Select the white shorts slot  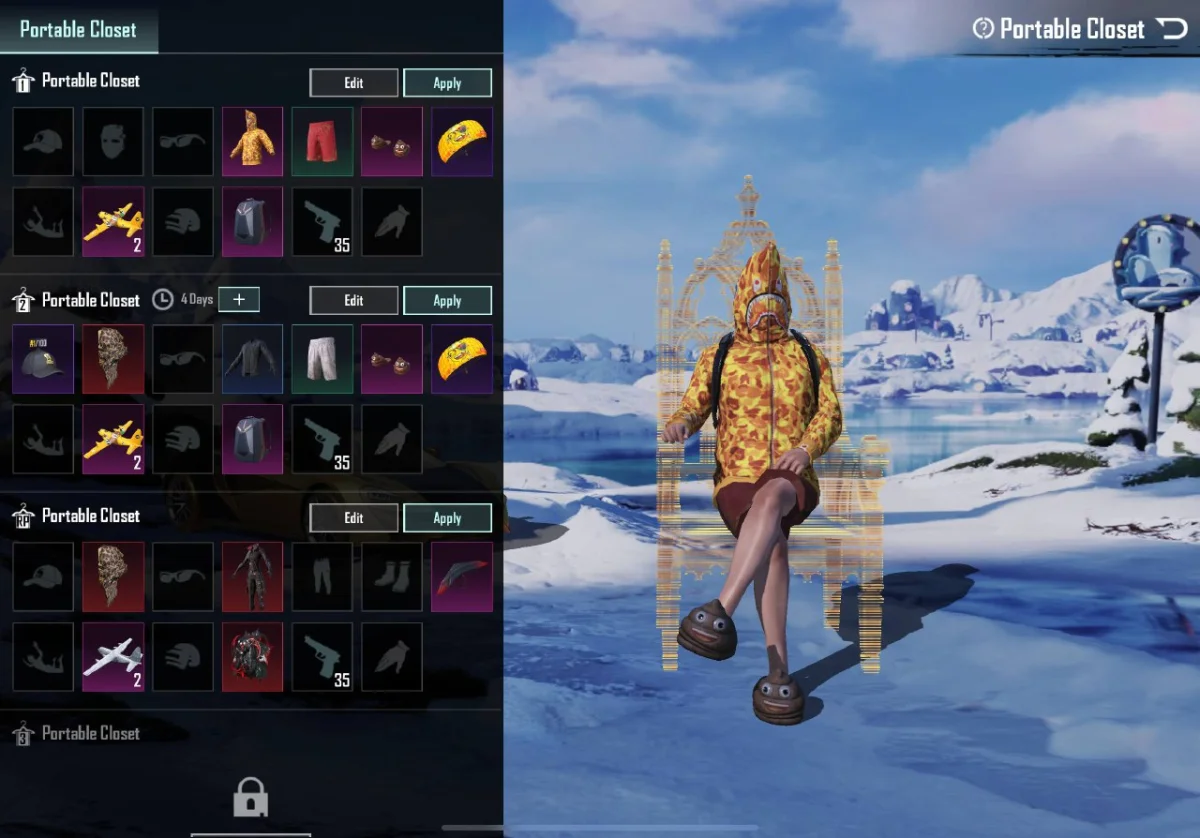pos(322,358)
